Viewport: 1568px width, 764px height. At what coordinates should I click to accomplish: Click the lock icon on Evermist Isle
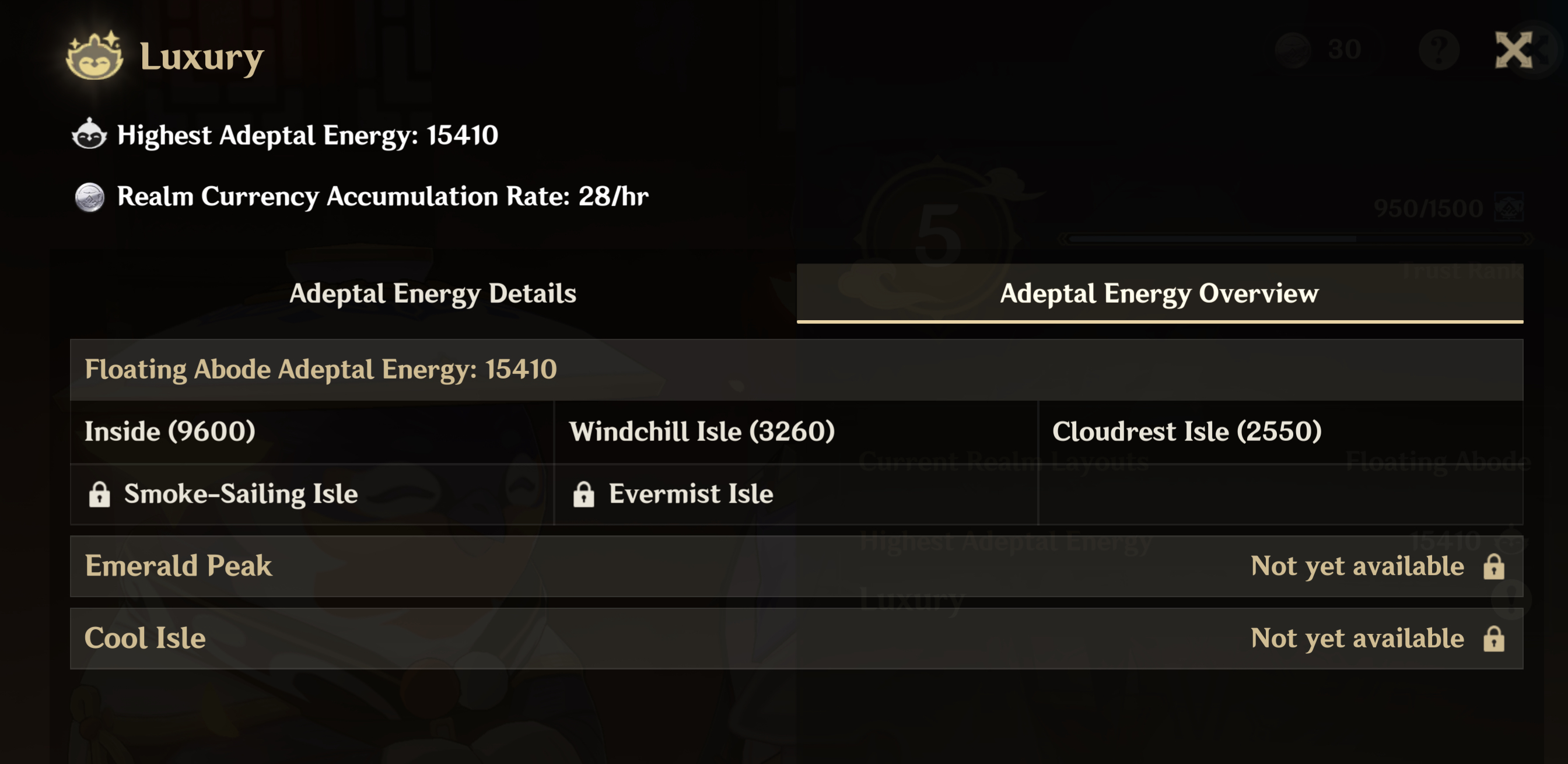[x=584, y=495]
